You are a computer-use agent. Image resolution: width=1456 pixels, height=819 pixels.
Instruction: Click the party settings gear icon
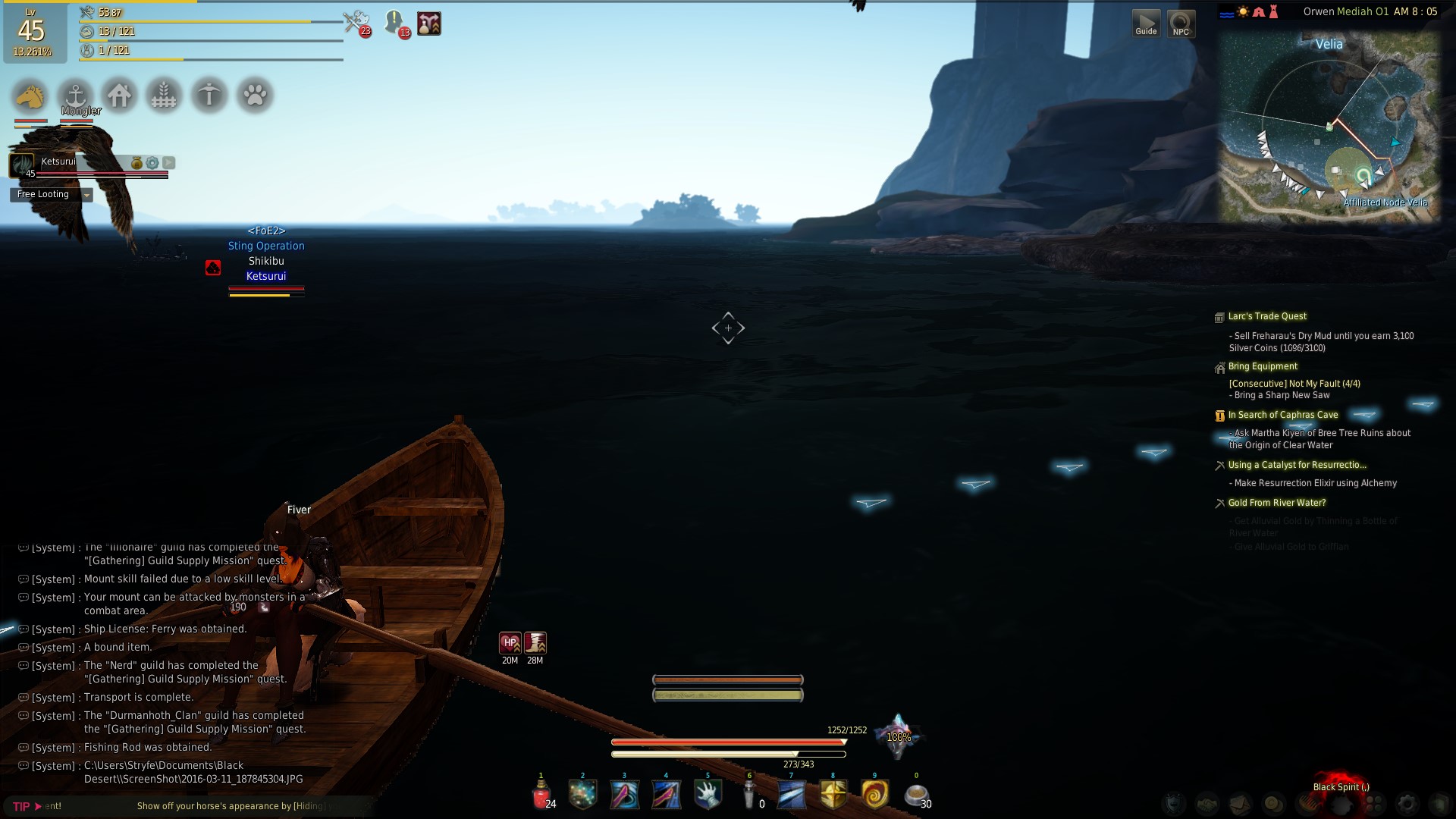point(152,163)
